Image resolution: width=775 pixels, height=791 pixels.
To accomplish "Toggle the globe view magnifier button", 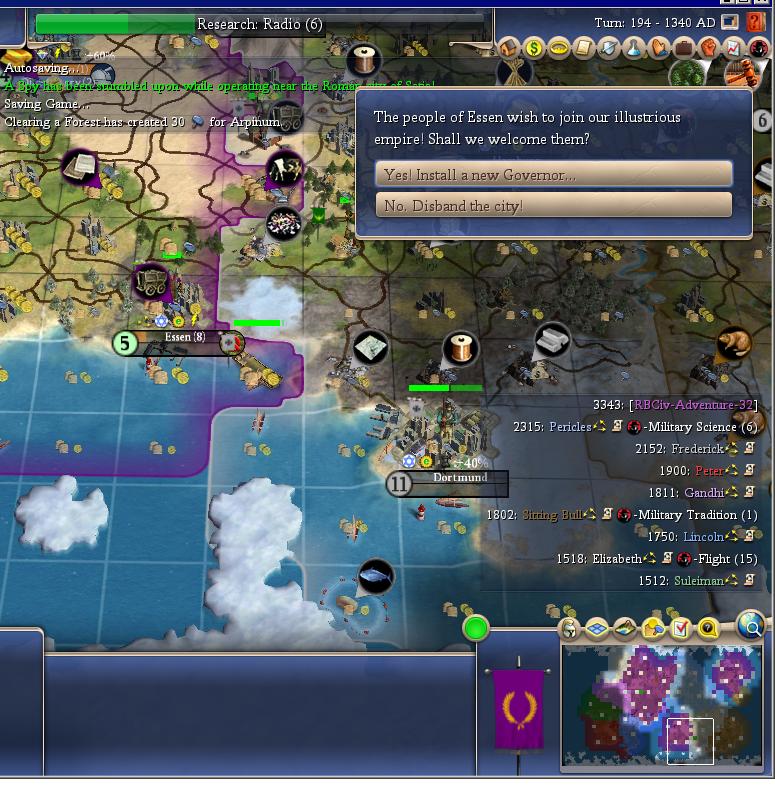I will tap(751, 627).
